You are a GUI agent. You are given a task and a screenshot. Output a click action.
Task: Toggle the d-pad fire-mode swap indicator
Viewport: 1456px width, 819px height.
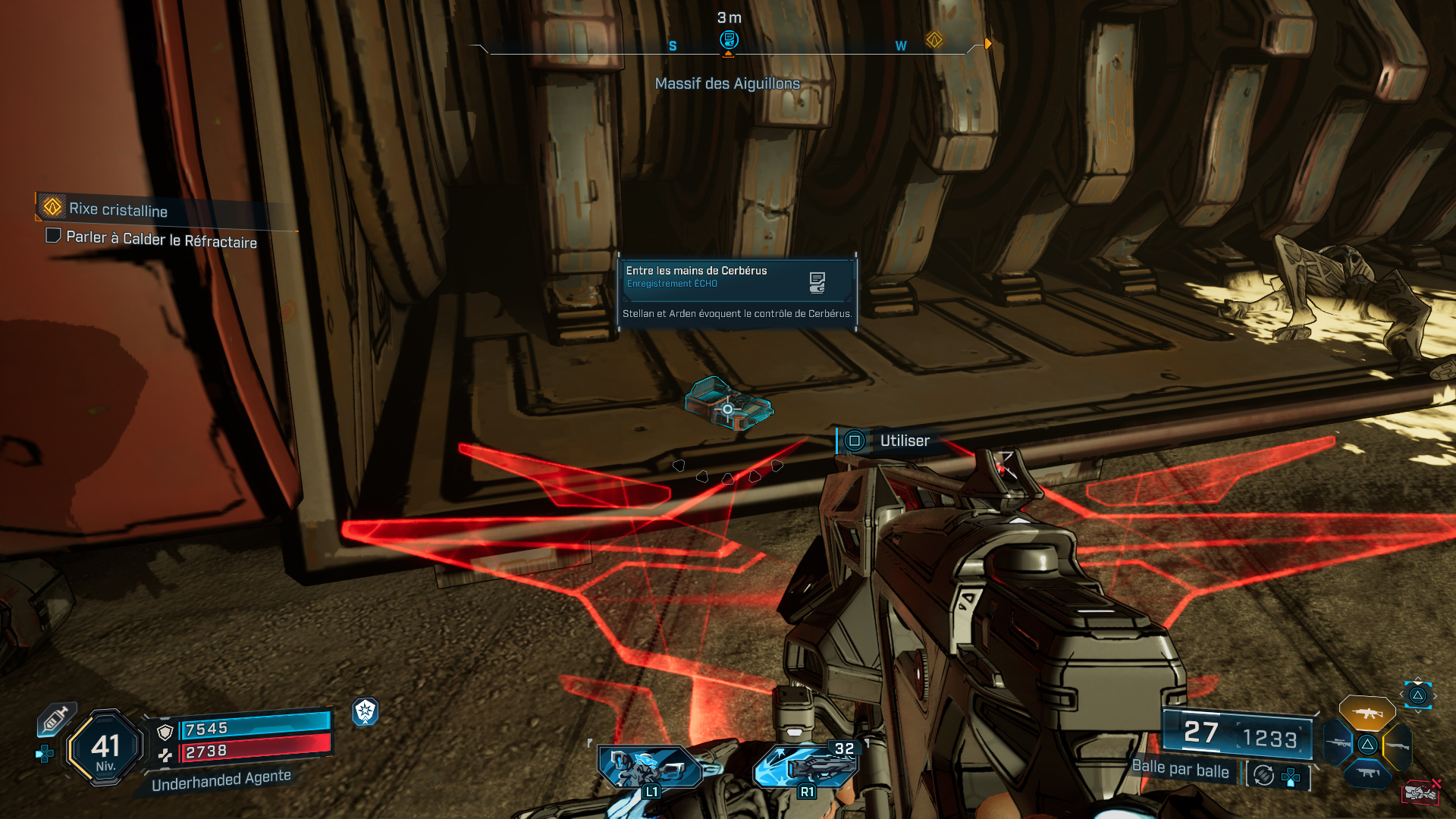point(1291,777)
